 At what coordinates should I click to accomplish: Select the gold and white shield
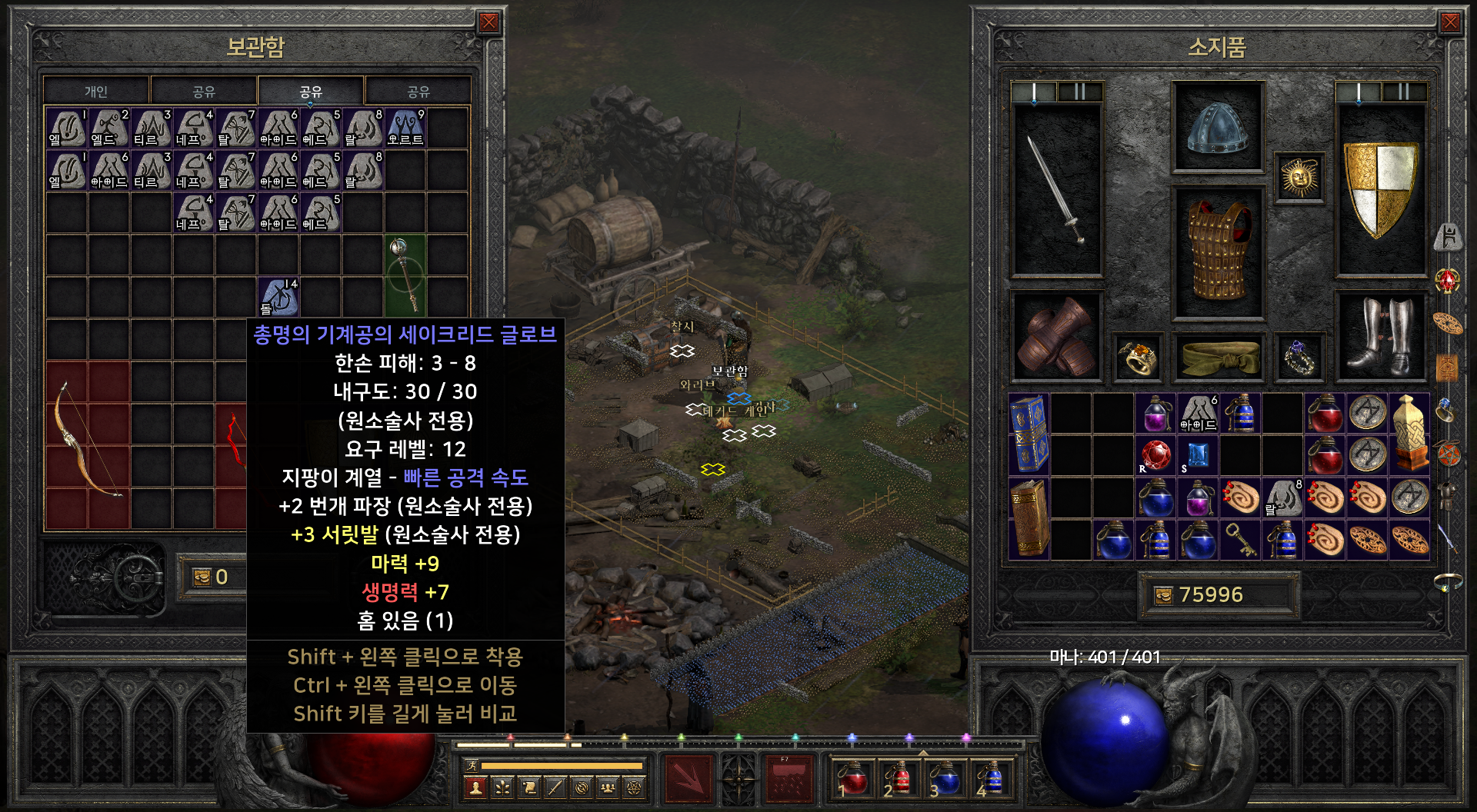(1382, 190)
